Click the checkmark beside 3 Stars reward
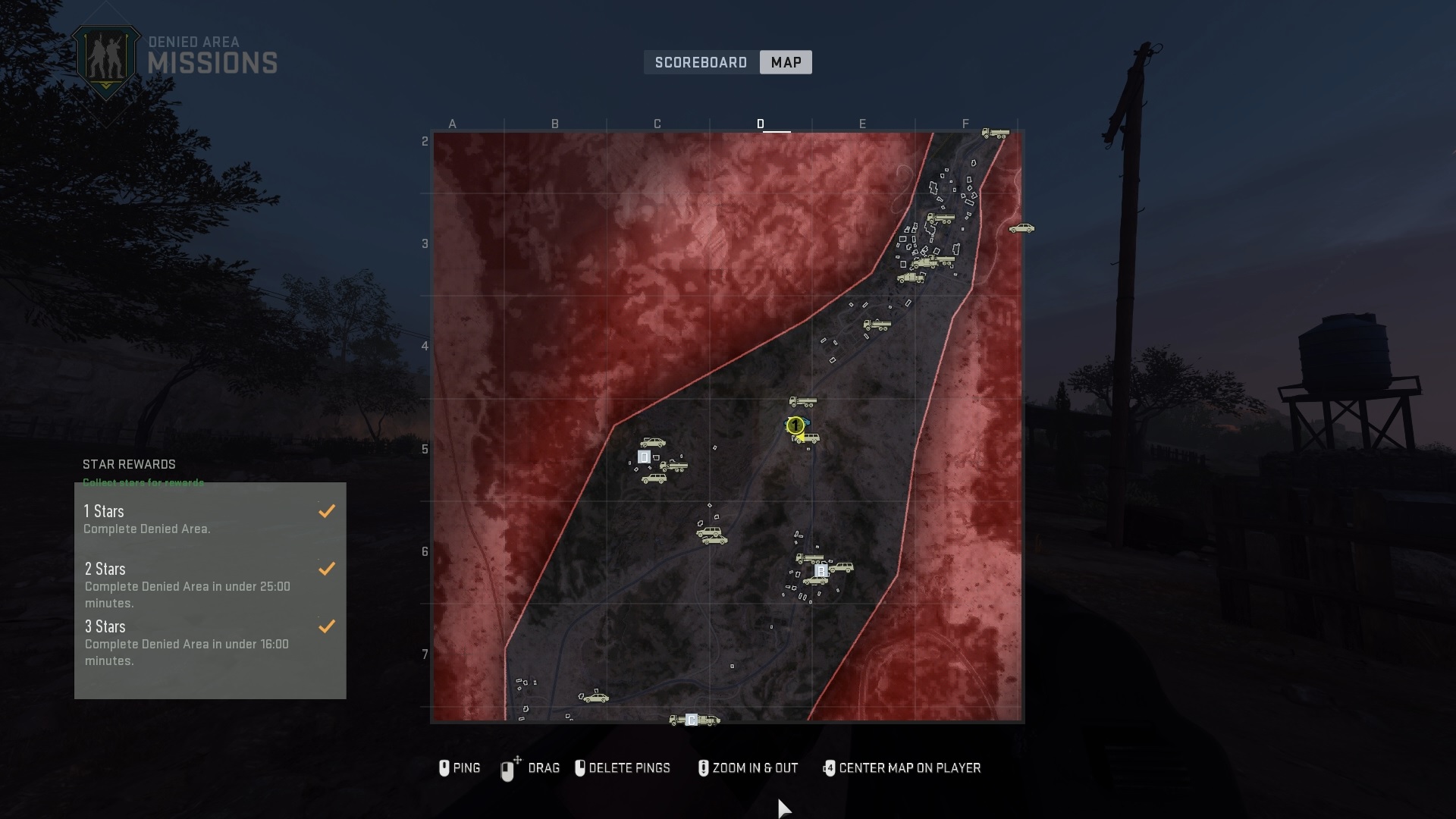This screenshot has width=1456, height=819. coord(327,627)
